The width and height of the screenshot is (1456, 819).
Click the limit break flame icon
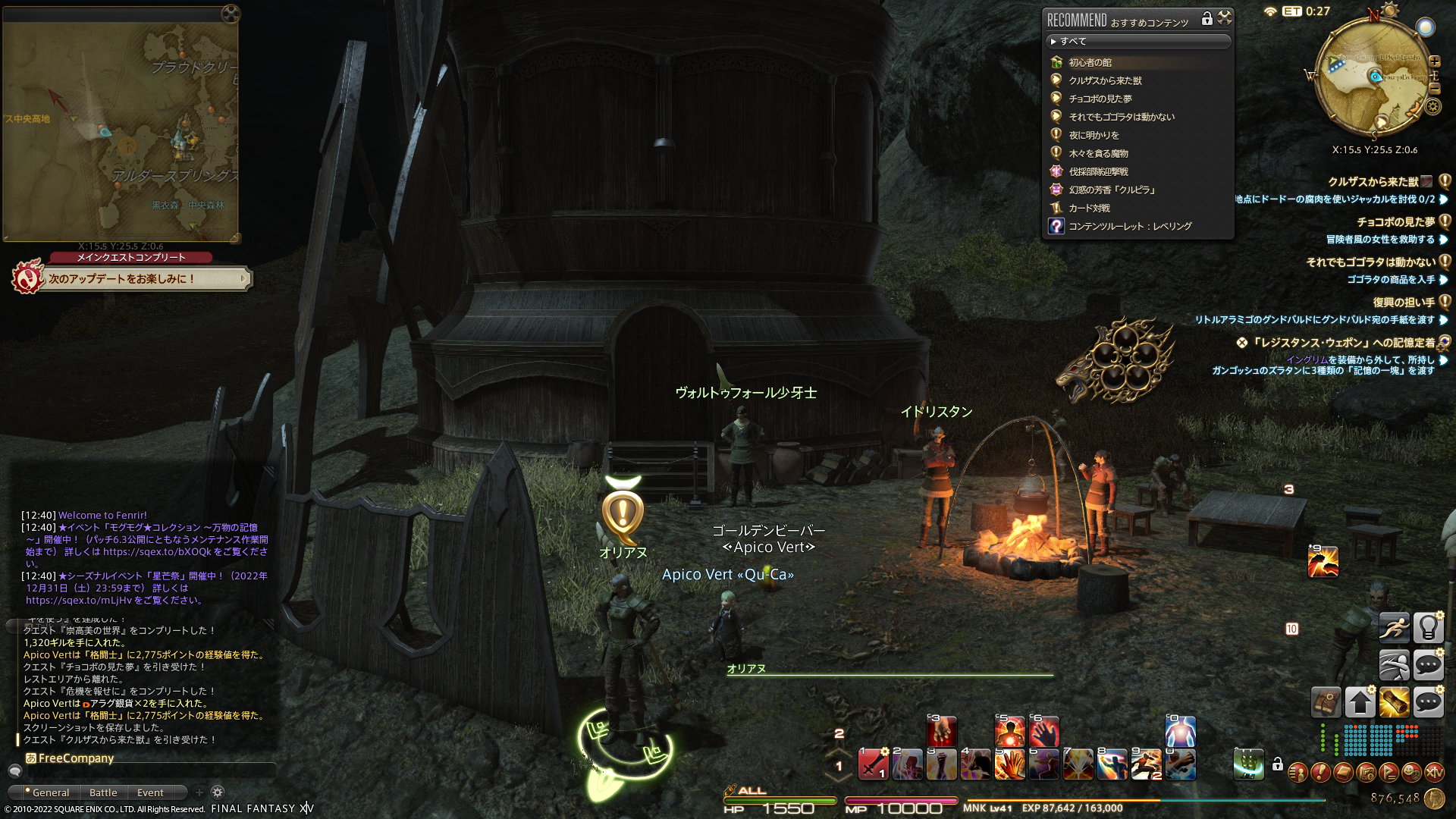[x=1323, y=562]
